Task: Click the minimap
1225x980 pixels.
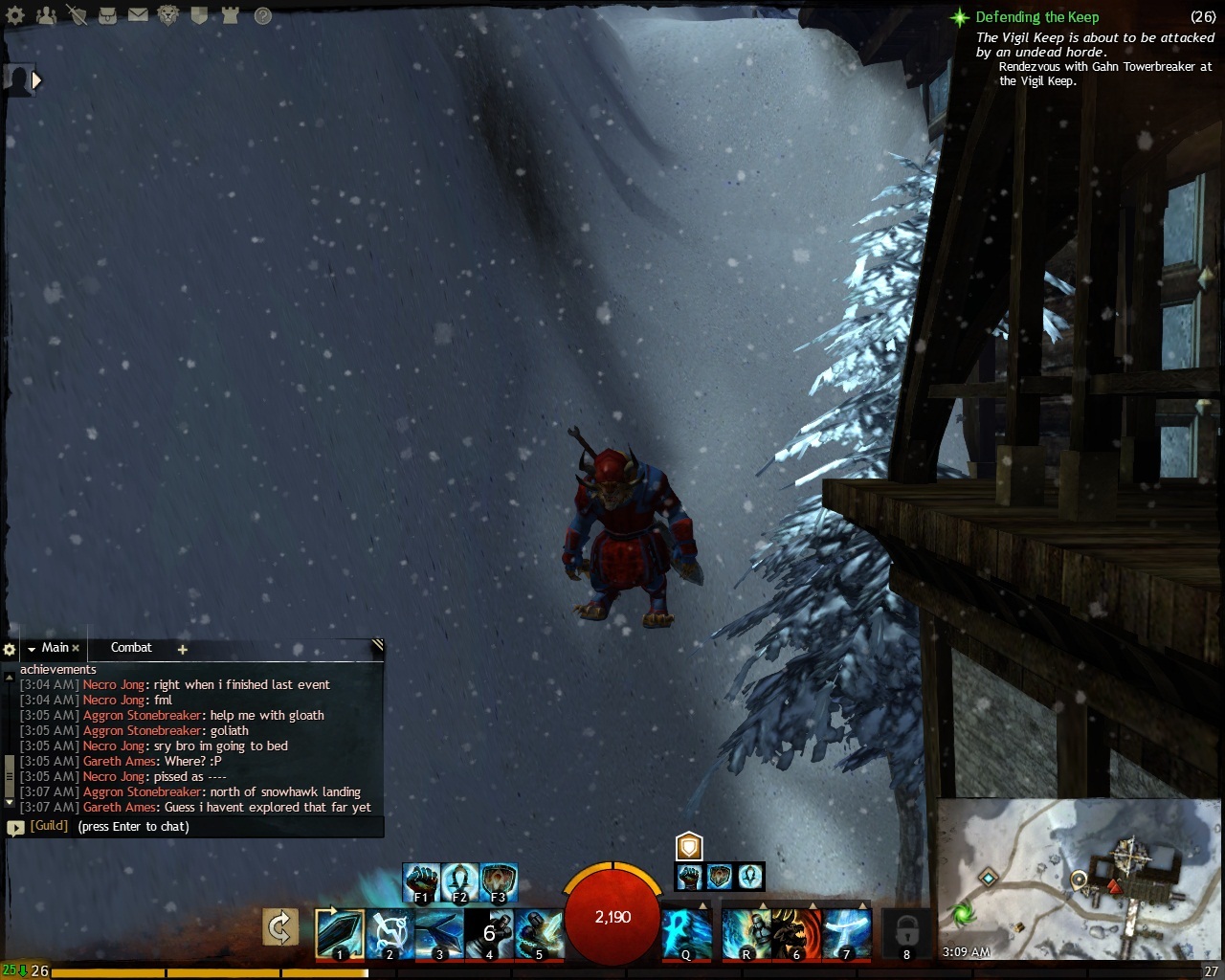Action: point(1077,879)
